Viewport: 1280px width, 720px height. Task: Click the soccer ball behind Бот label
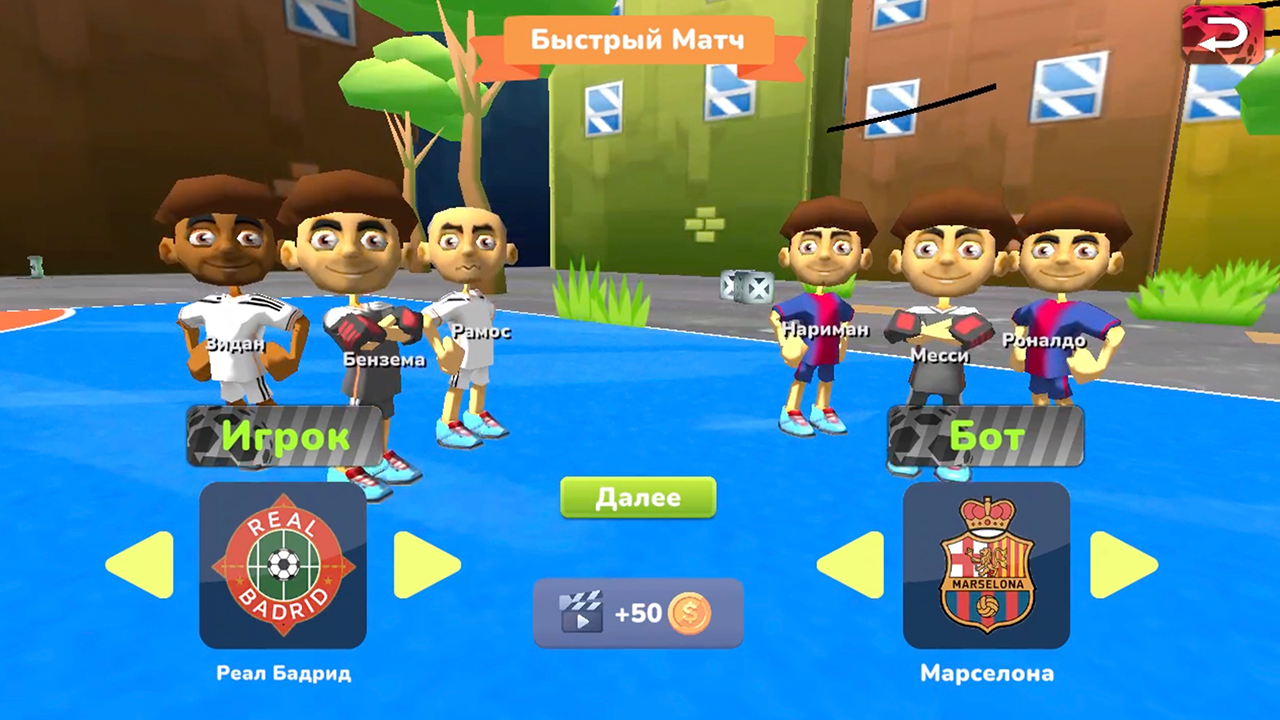click(920, 437)
